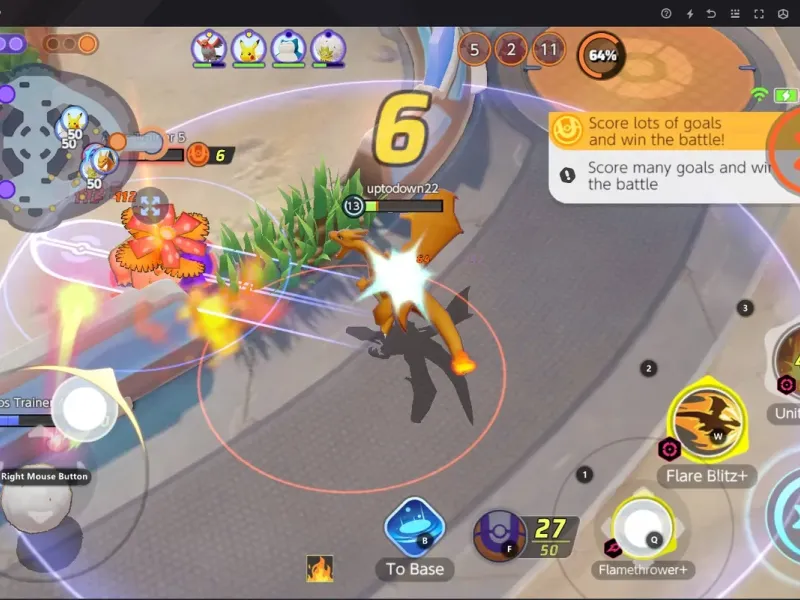The width and height of the screenshot is (800, 600).
Task: Tap the Poké Ball score goal button
Action: 498,531
